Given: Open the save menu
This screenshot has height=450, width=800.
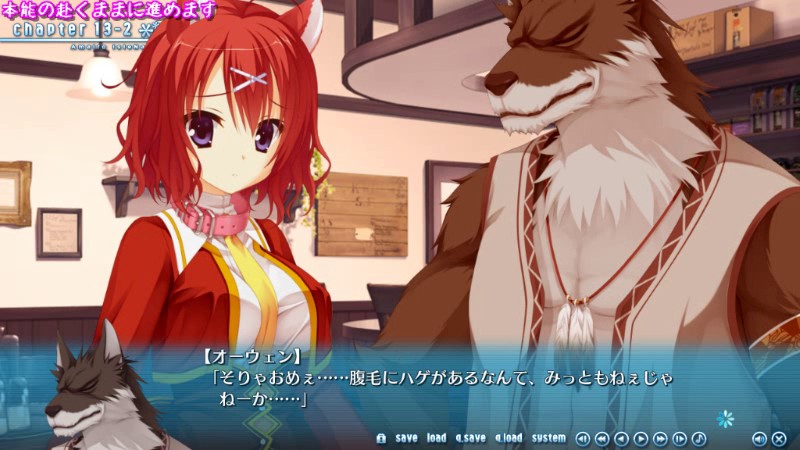Looking at the screenshot, I should click(x=406, y=438).
